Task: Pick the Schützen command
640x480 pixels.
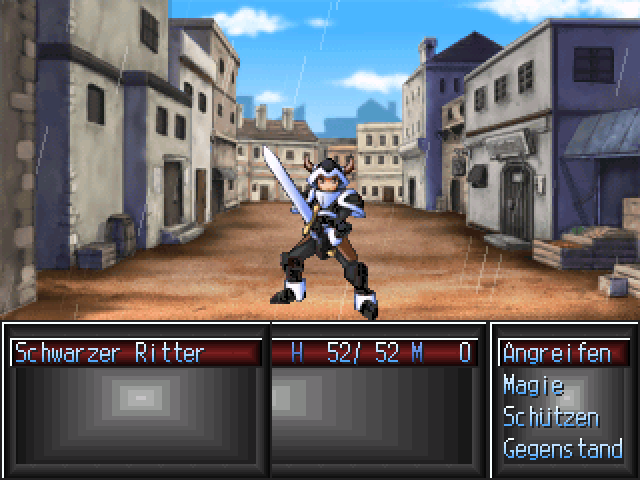Action: pos(551,417)
